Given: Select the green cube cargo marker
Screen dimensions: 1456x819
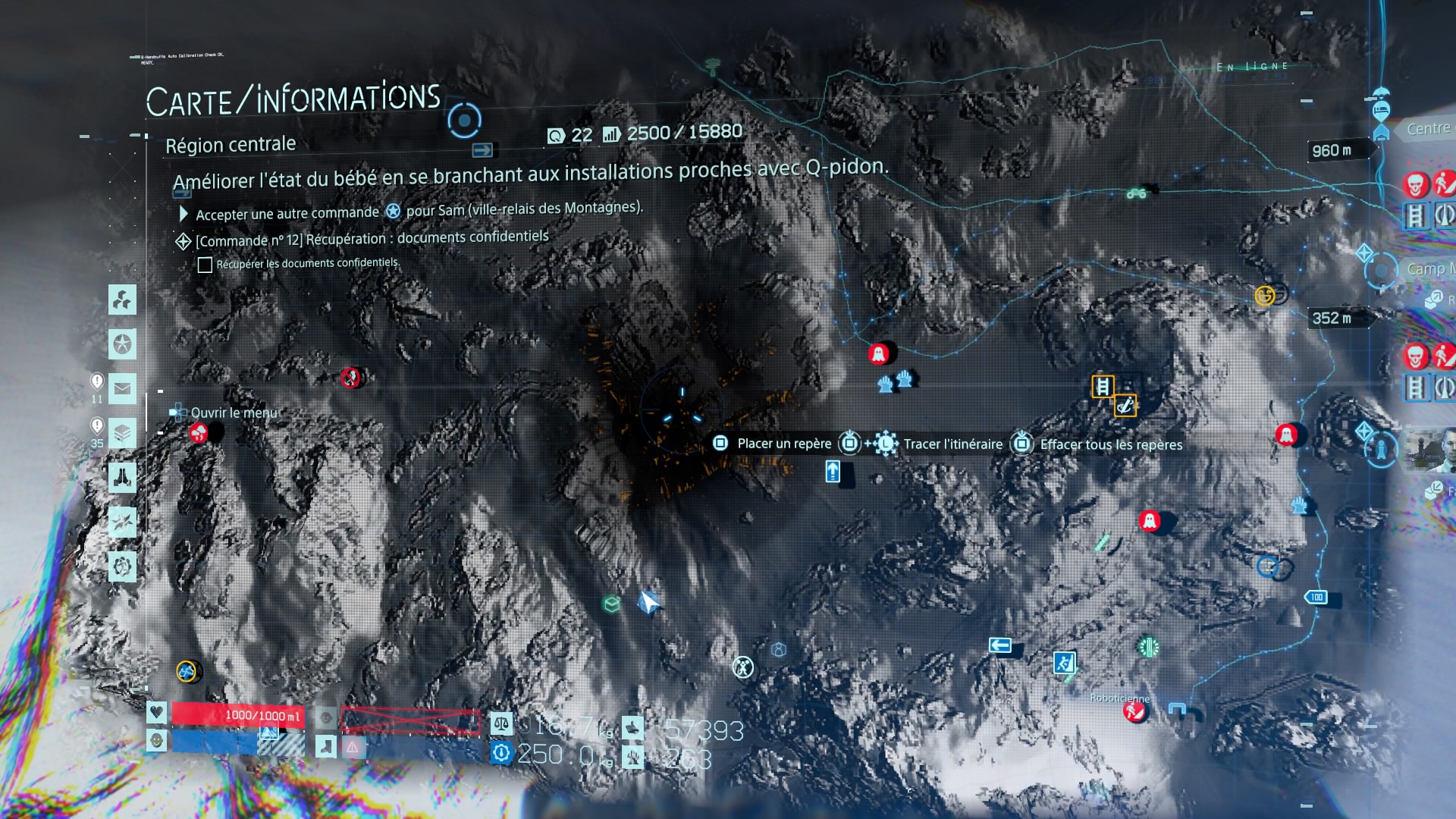Looking at the screenshot, I should click(611, 604).
